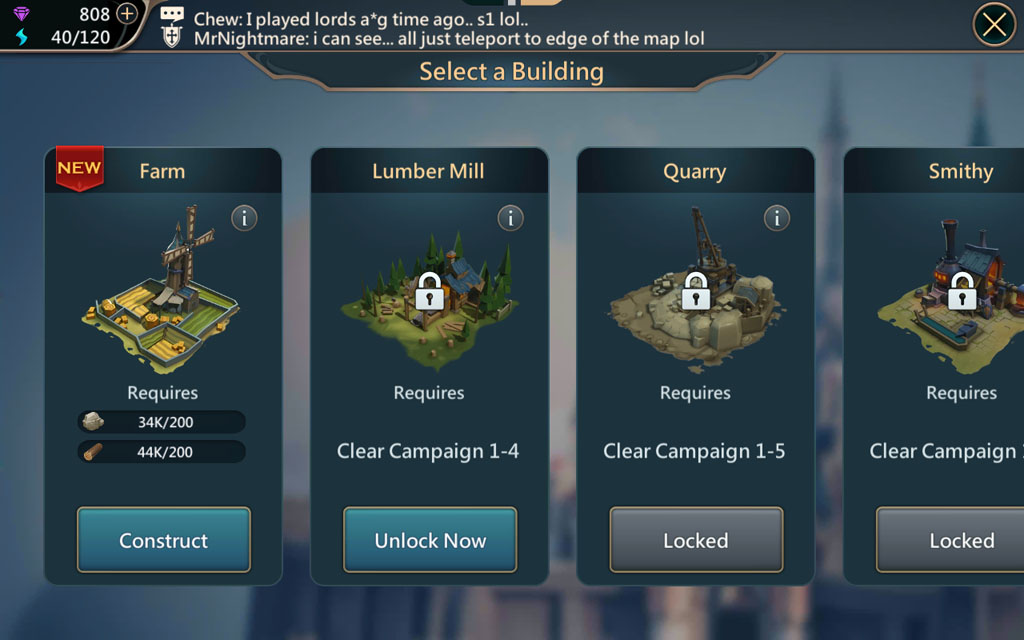Select the locked Quarry picture
Image resolution: width=1024 pixels, height=640 pixels.
pos(695,290)
